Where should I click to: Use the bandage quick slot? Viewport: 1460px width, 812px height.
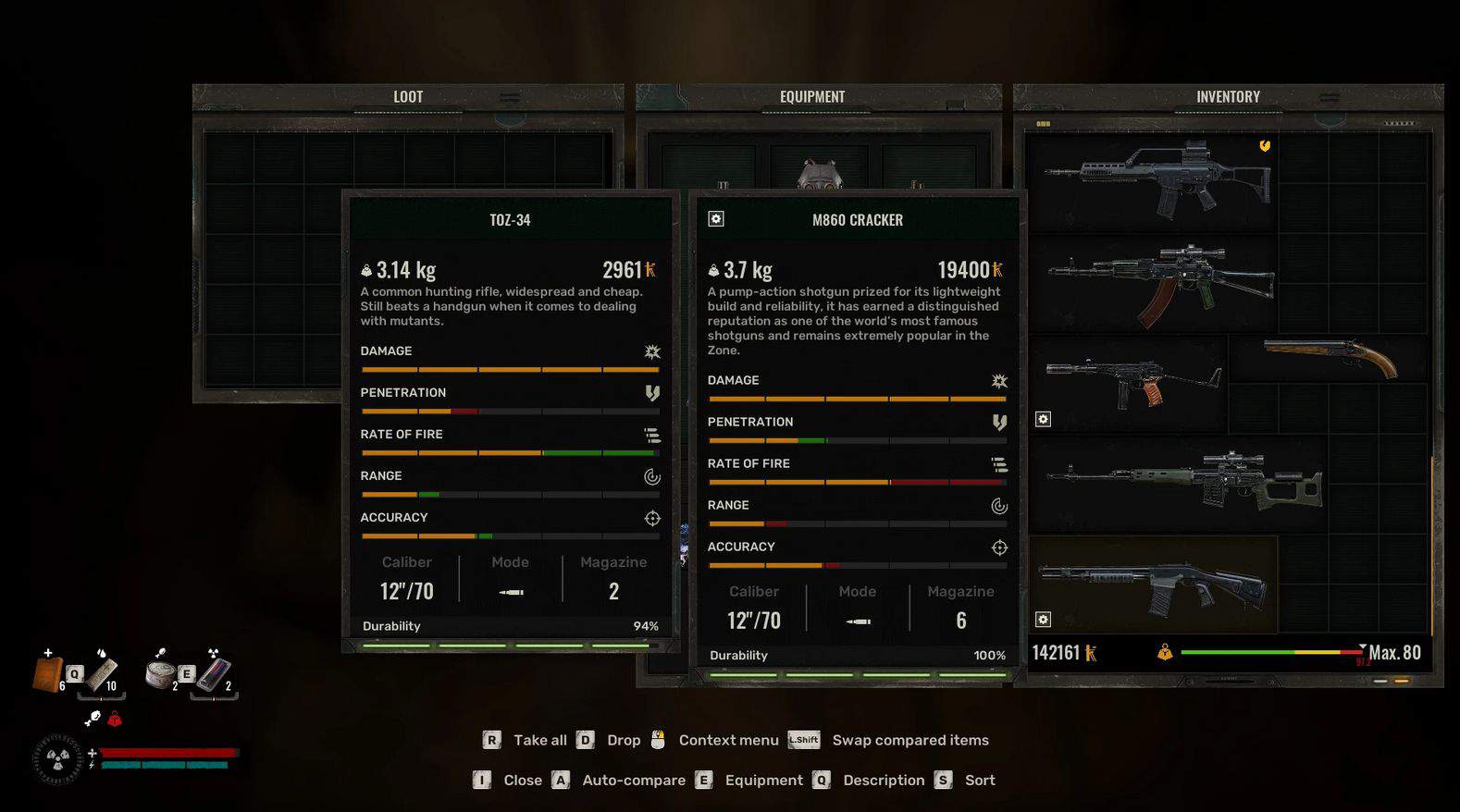[x=102, y=673]
